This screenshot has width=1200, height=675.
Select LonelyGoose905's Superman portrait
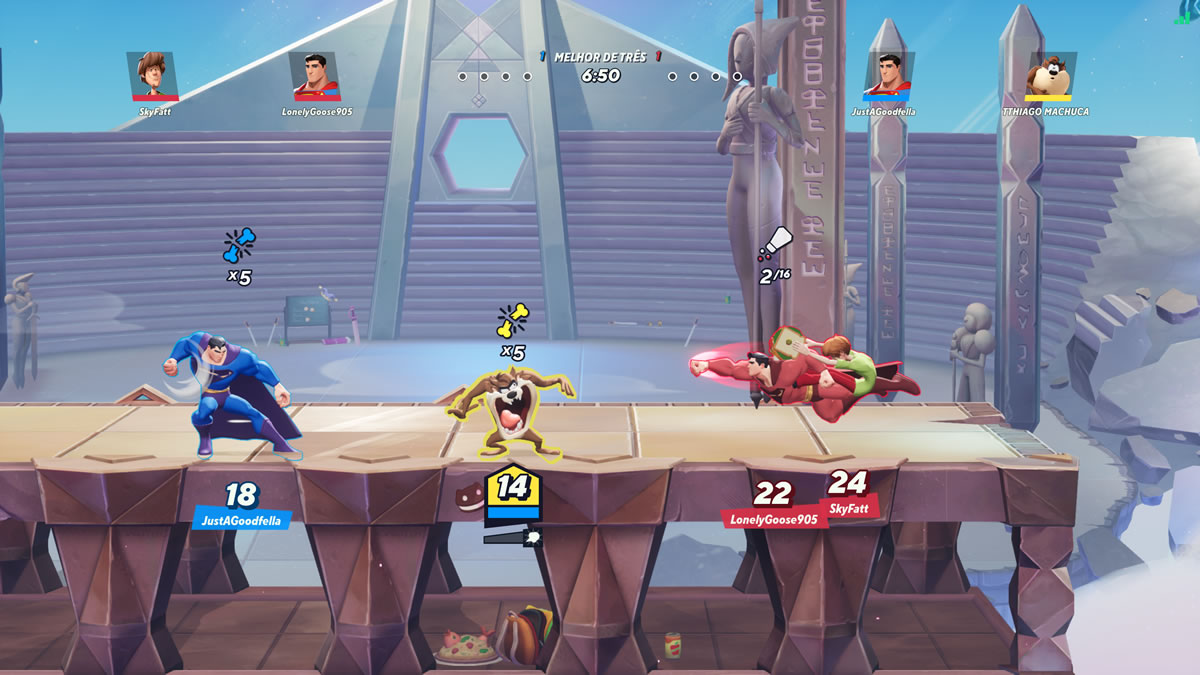tap(315, 75)
